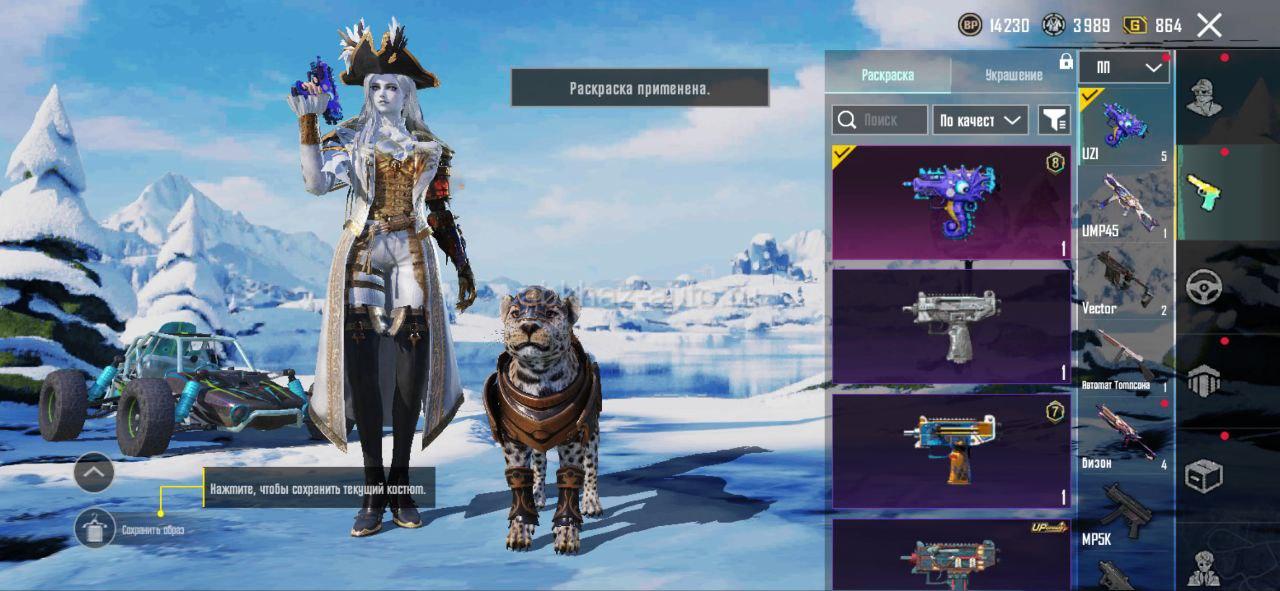Open the Украшение tab

point(1013,75)
